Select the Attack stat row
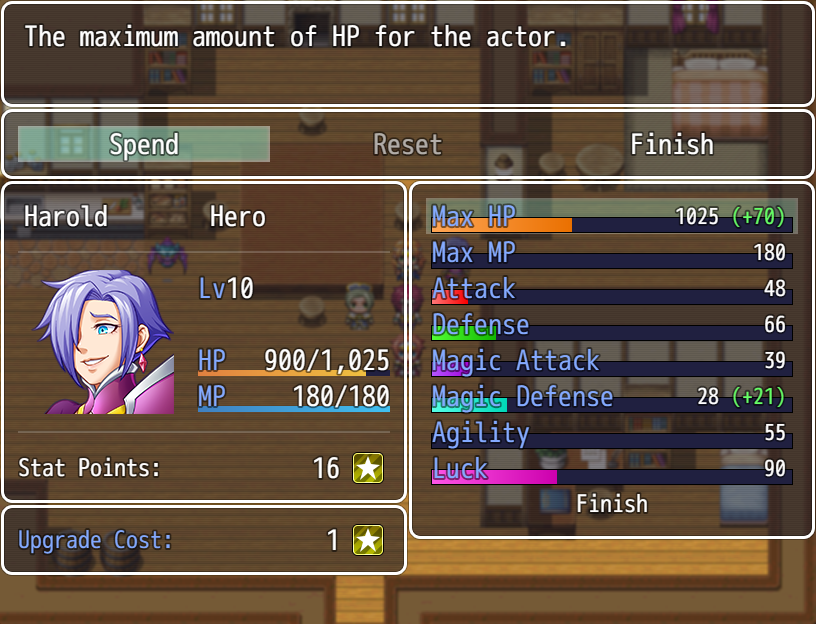Image resolution: width=816 pixels, height=624 pixels. pyautogui.click(x=611, y=289)
